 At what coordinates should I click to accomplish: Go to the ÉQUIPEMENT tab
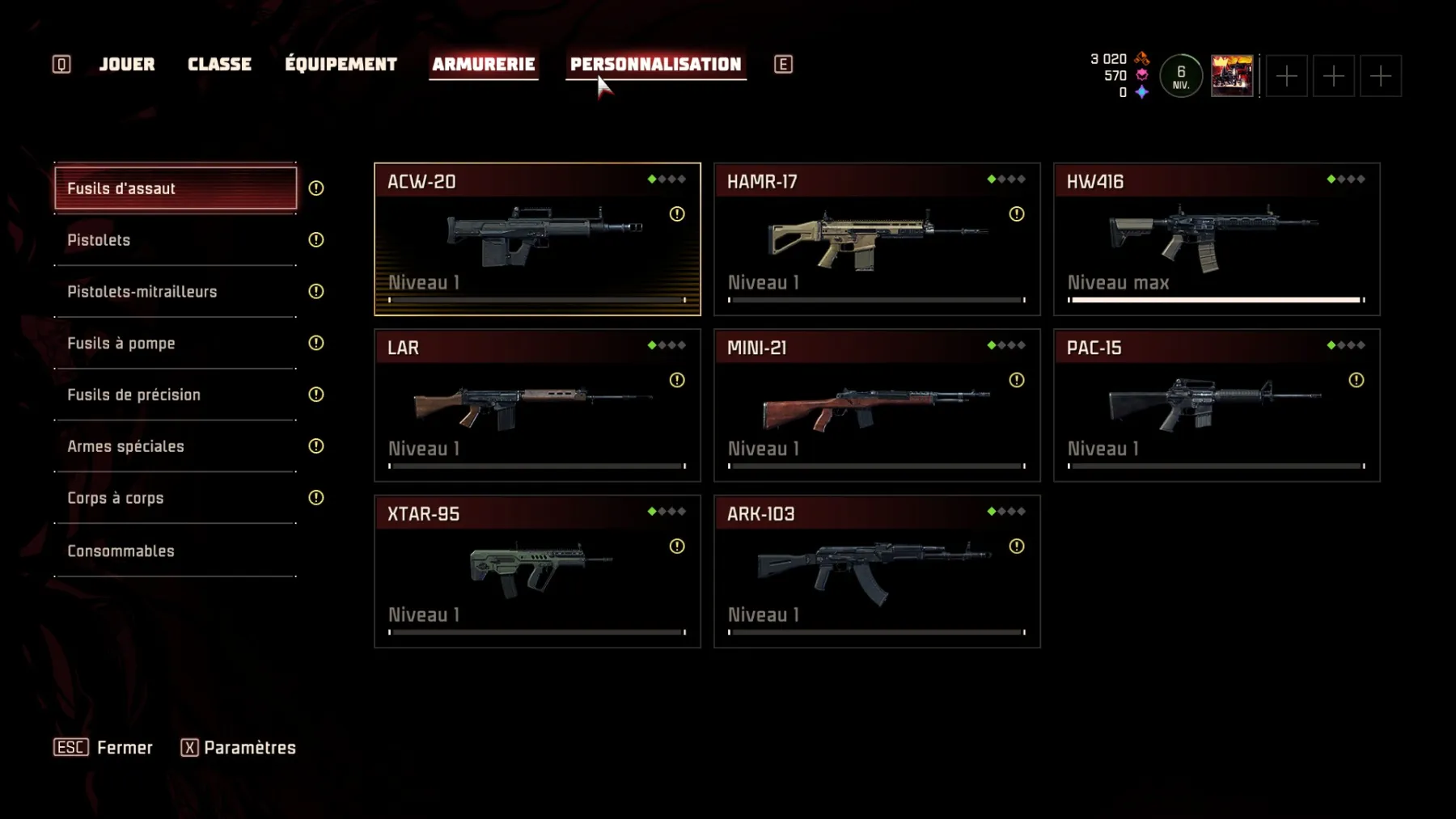click(x=341, y=65)
